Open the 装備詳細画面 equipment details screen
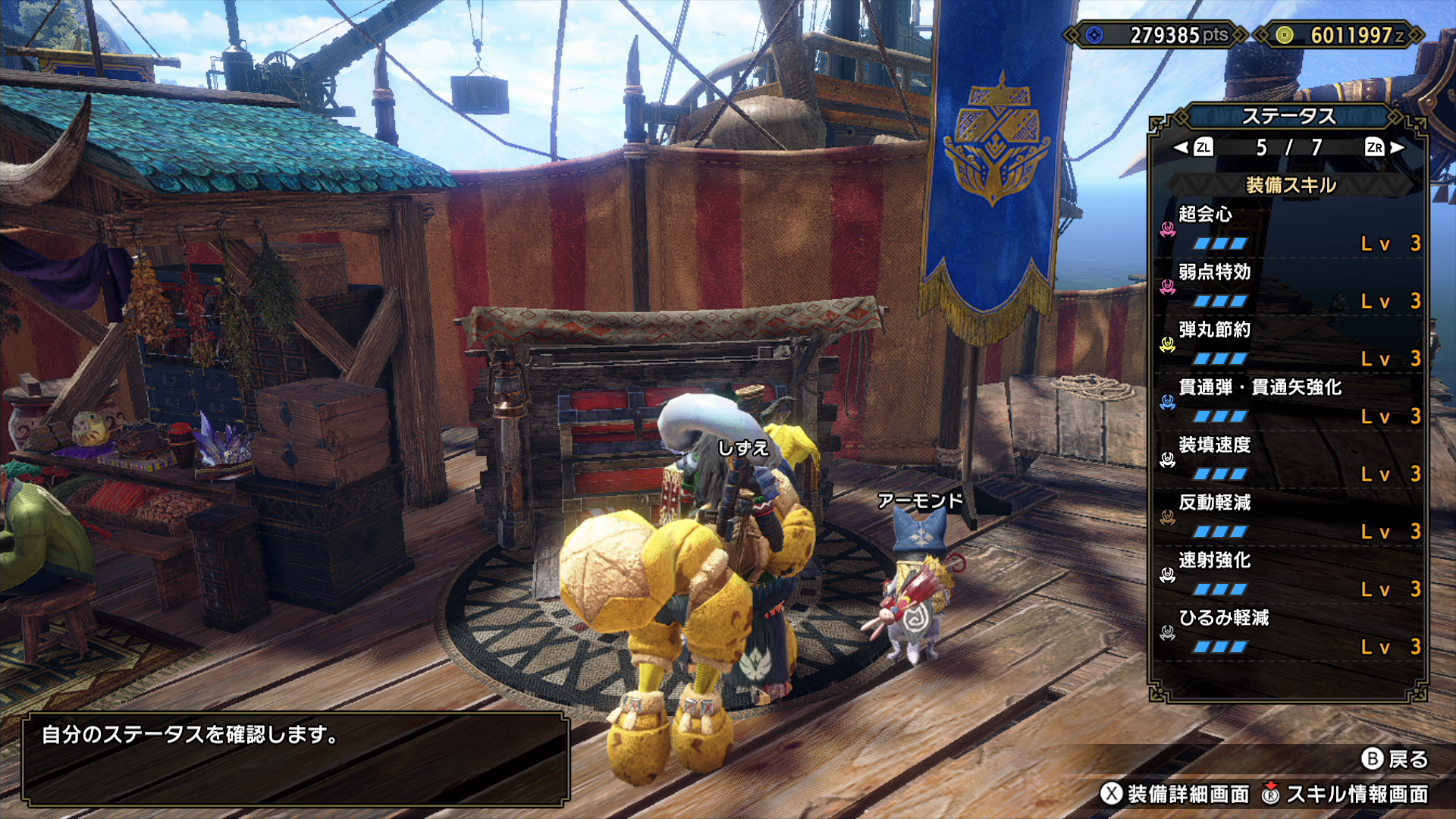 (1175, 794)
